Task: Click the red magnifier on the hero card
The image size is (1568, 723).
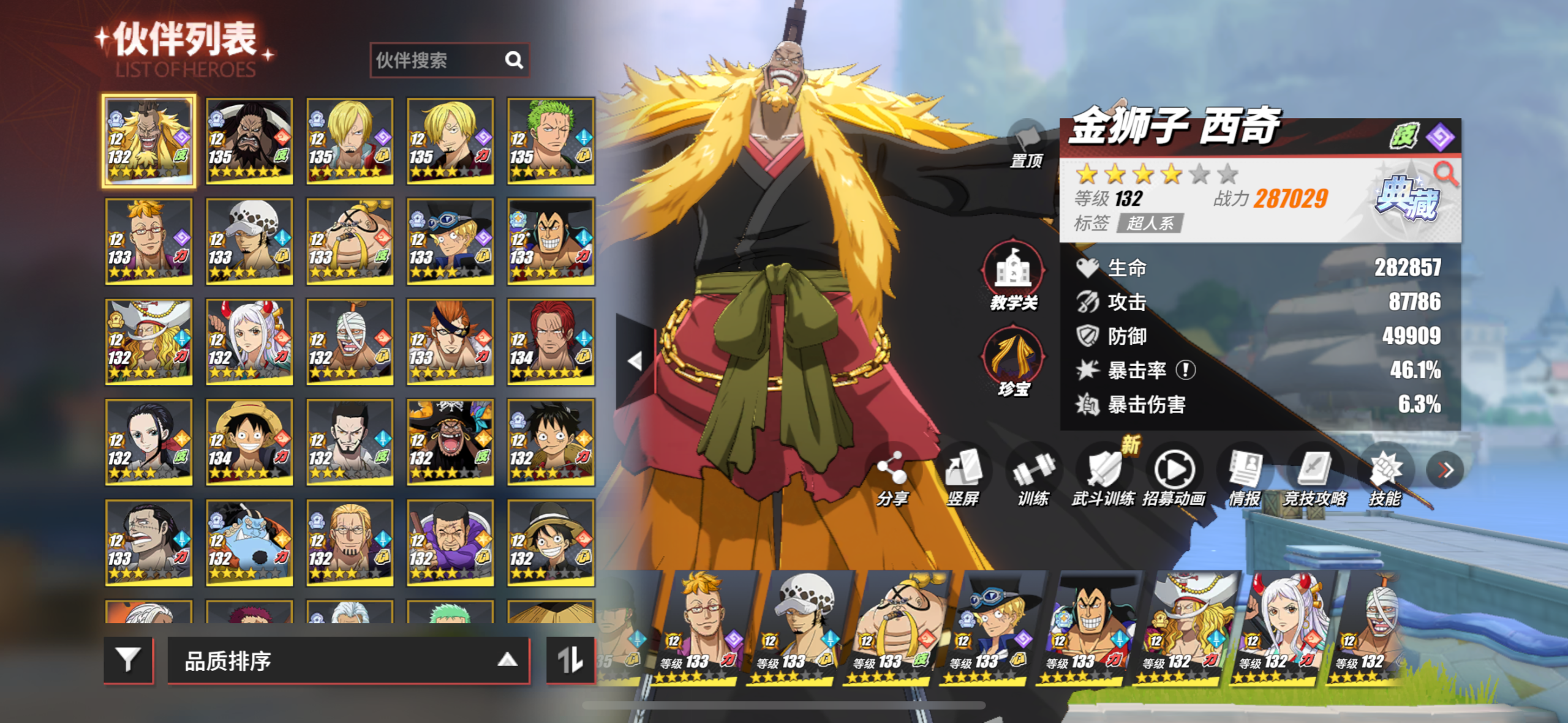Action: tap(1445, 174)
